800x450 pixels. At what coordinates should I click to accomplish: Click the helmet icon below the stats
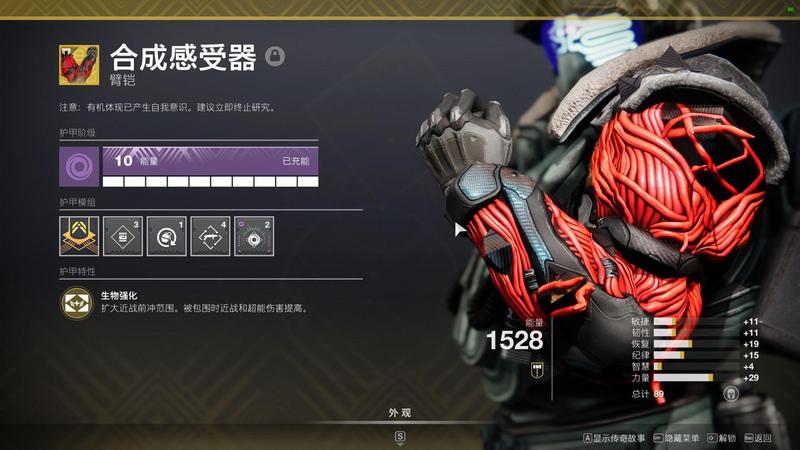pos(731,394)
